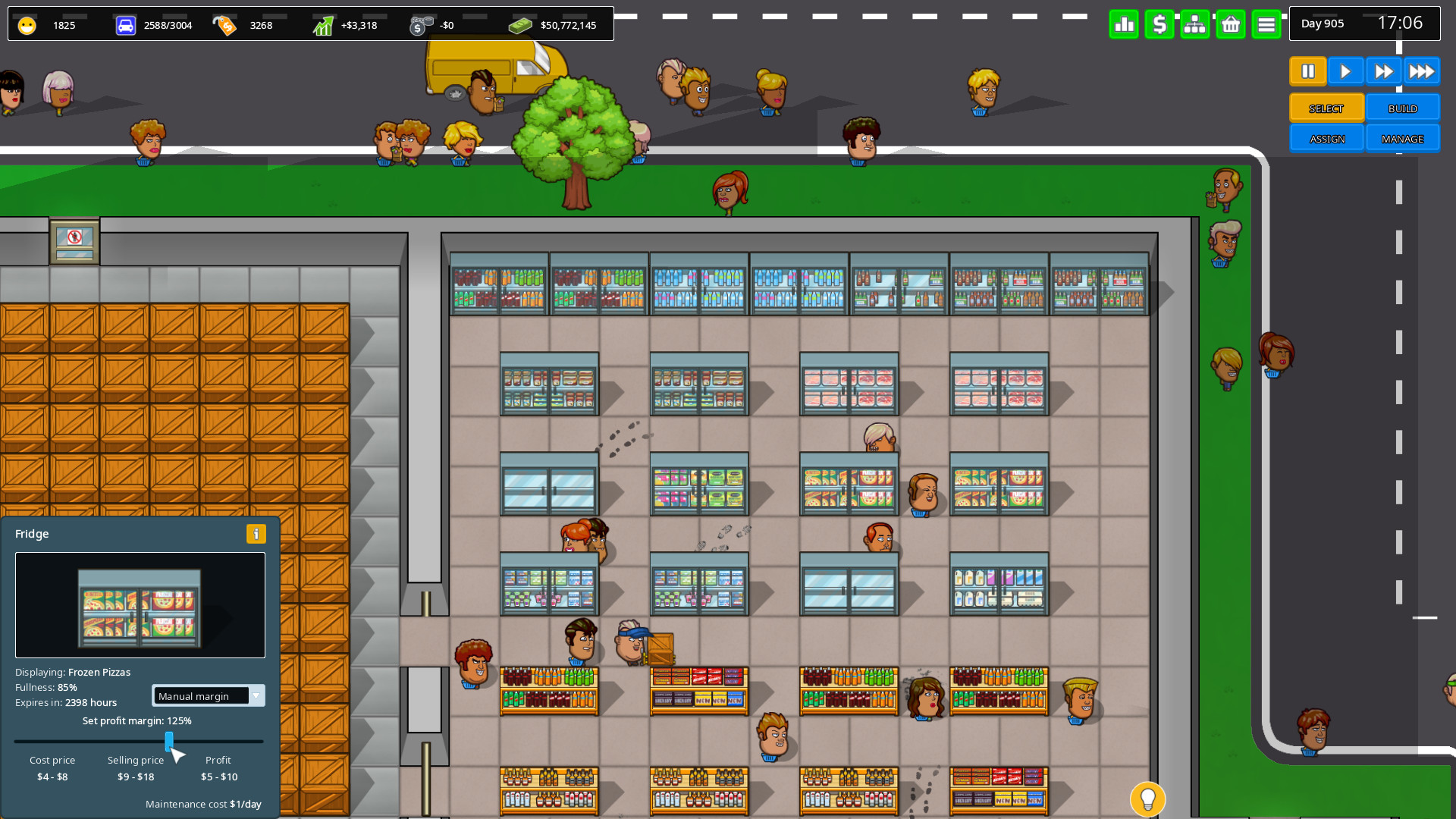This screenshot has width=1456, height=819.
Task: Open the finances dollar panel
Action: tap(1159, 24)
